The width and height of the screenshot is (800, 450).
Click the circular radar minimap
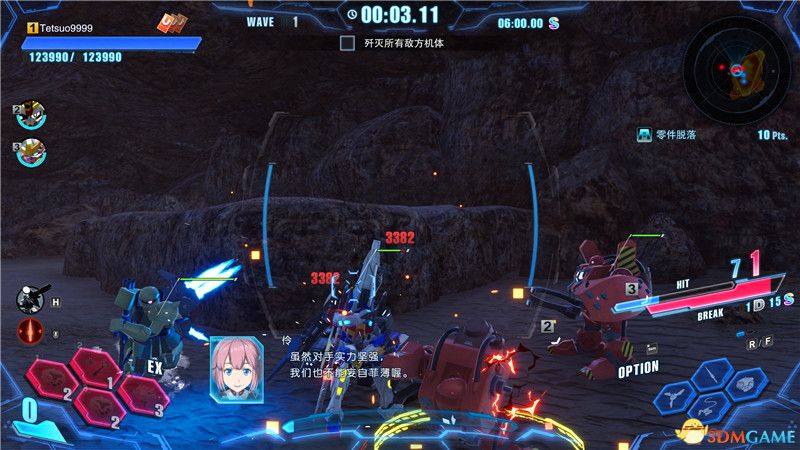[x=736, y=70]
